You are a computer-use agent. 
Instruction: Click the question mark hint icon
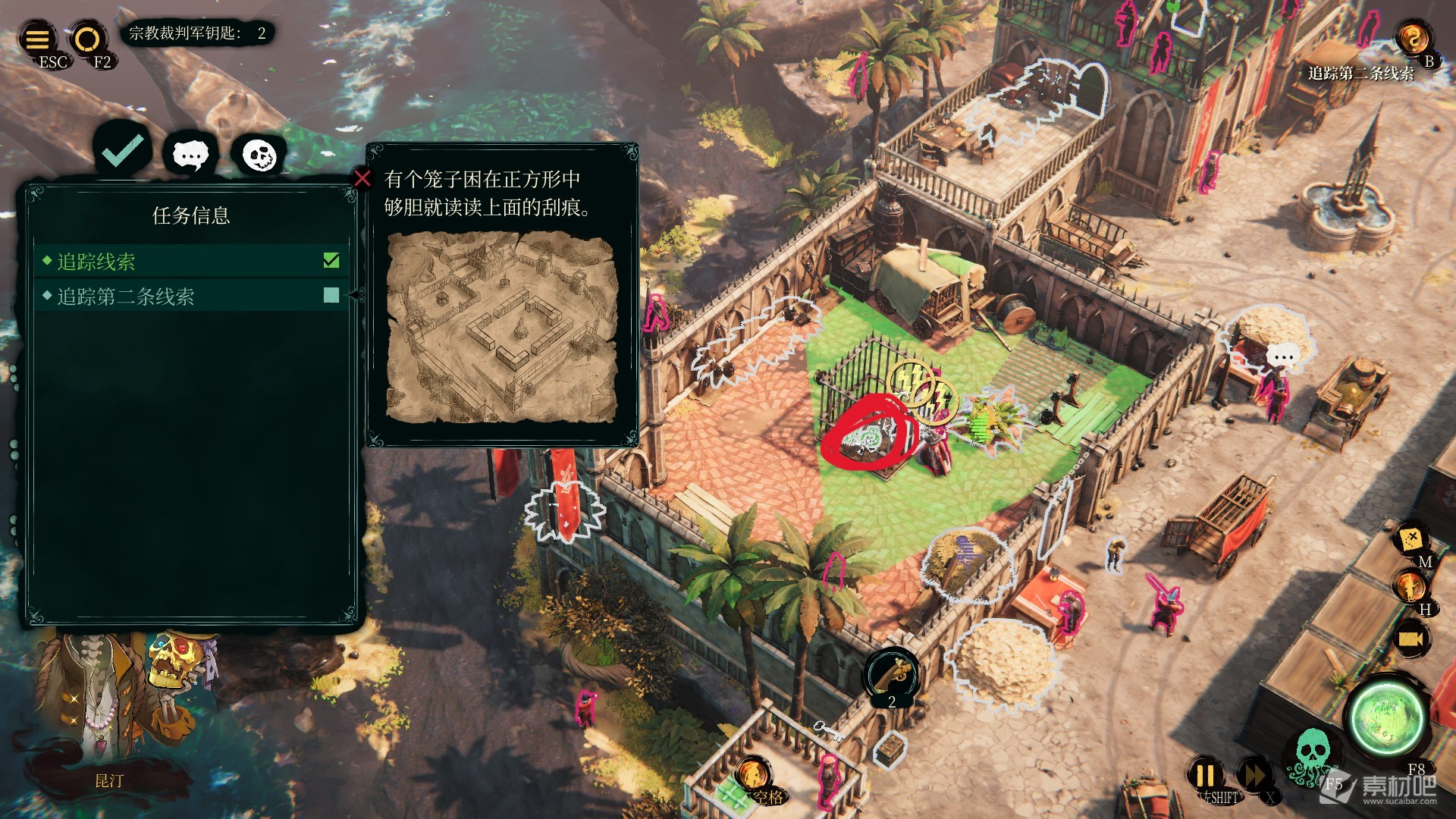pyautogui.click(x=1412, y=38)
